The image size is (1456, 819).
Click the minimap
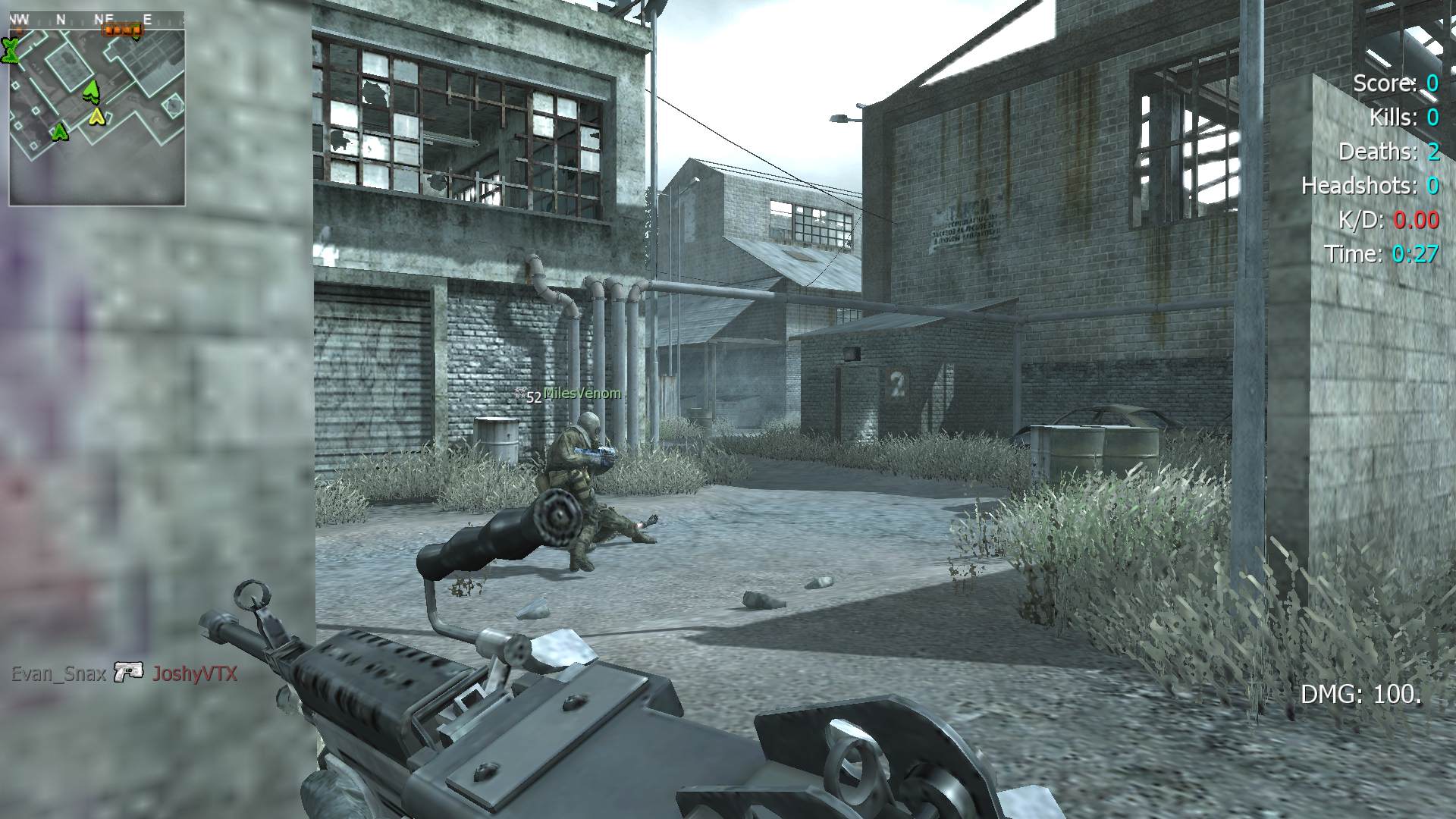tap(97, 108)
